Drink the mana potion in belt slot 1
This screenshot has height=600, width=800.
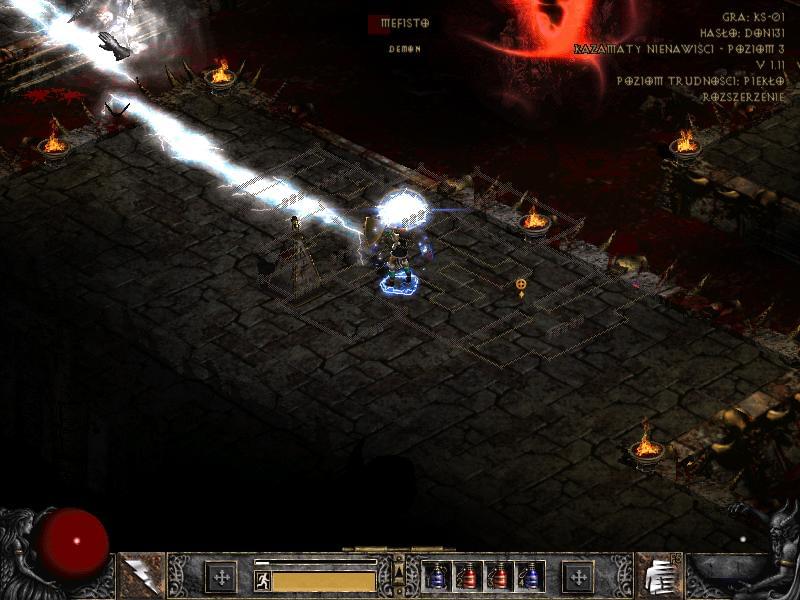(437, 576)
